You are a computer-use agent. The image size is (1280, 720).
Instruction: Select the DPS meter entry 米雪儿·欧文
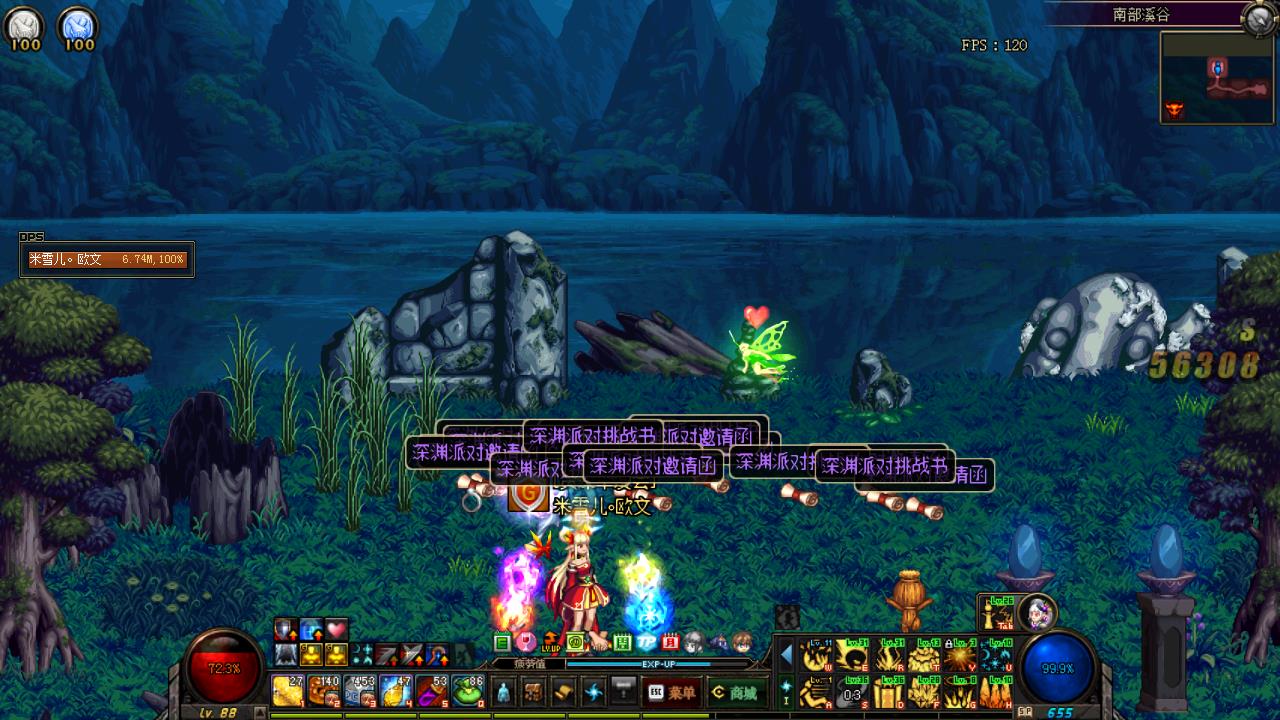pos(107,260)
